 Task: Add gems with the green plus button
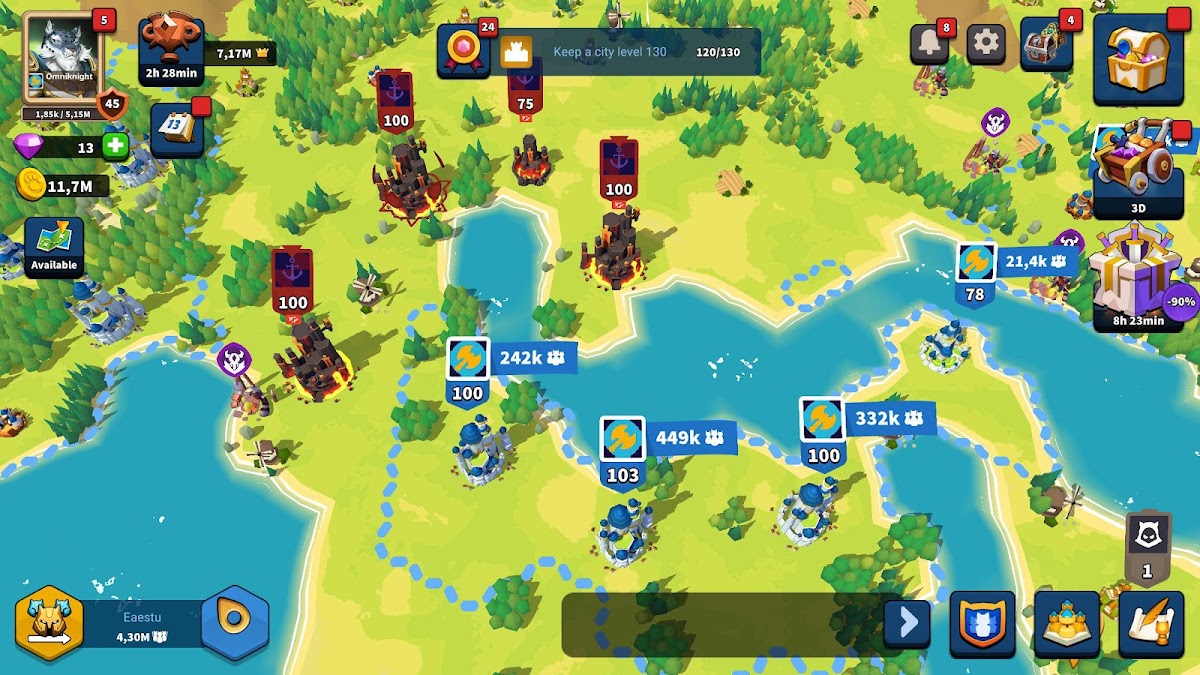point(116,146)
